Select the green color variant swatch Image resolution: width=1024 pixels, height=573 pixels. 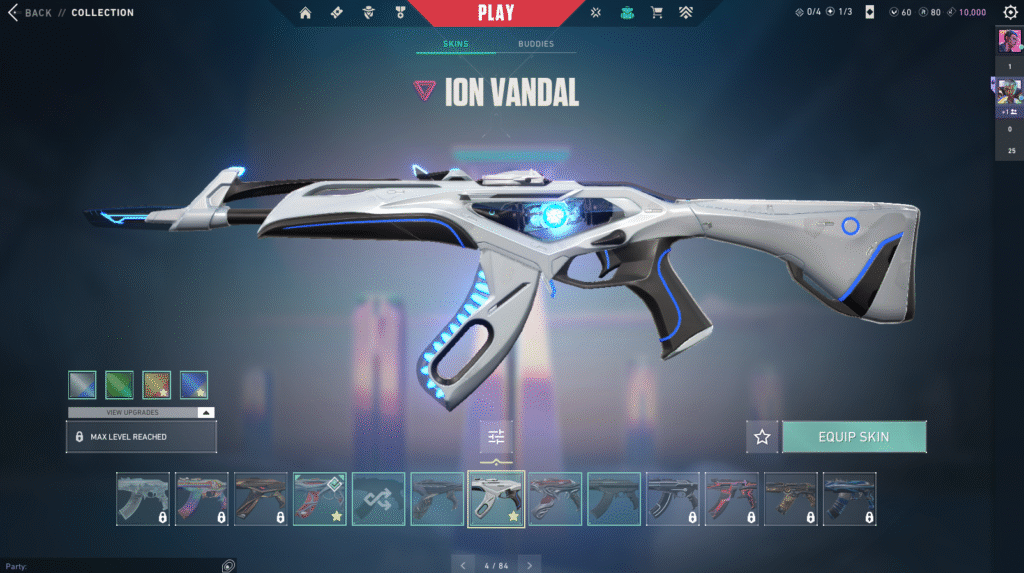tap(119, 384)
